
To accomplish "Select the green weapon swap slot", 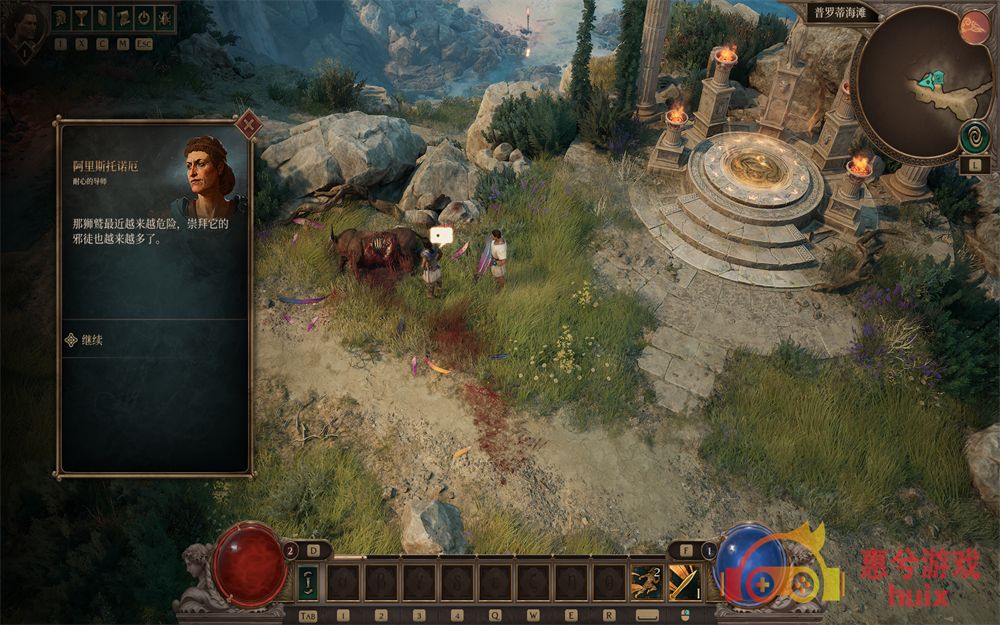I will tap(308, 582).
